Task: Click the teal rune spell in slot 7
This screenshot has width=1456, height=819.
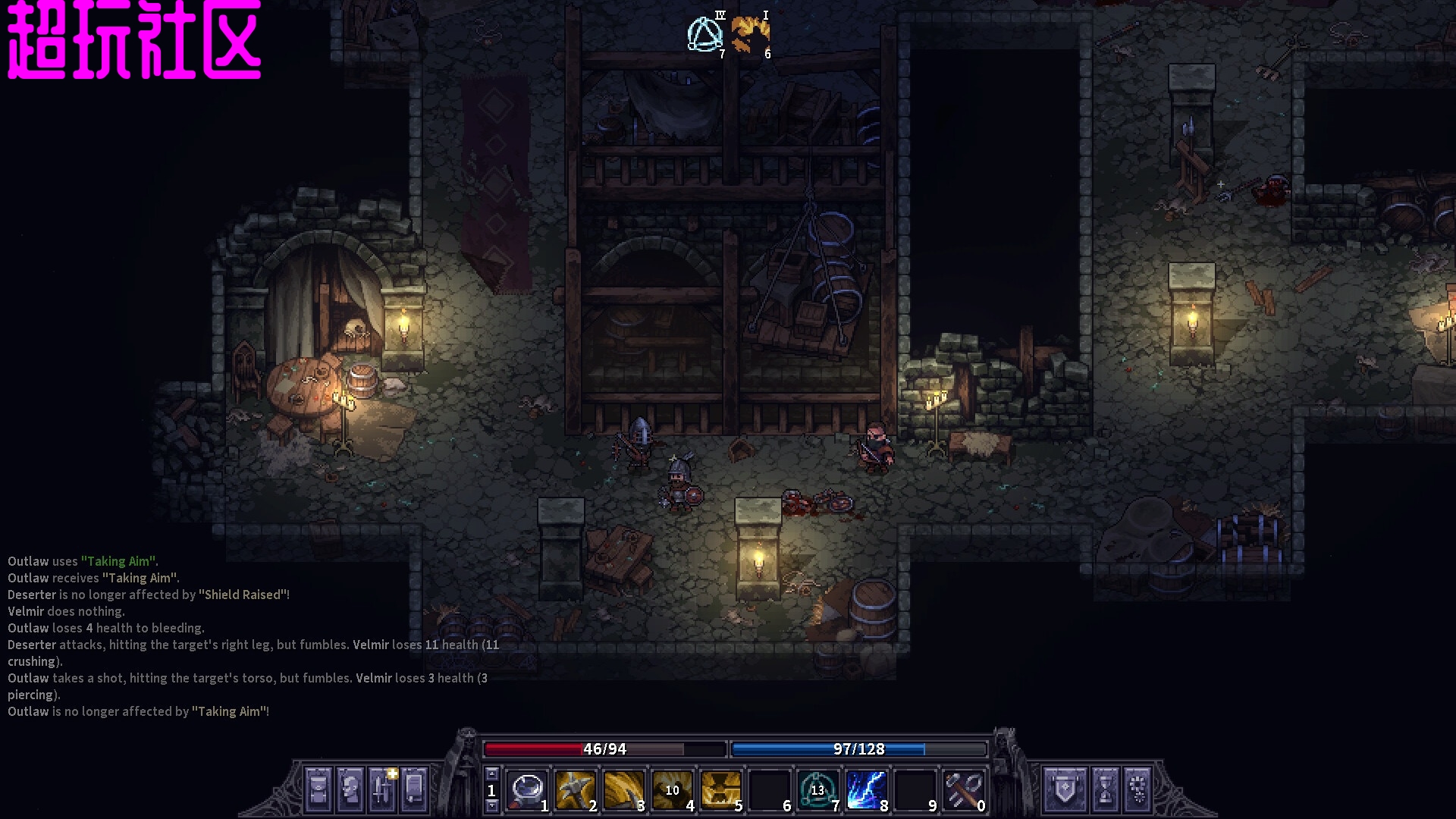Action: coord(817,789)
